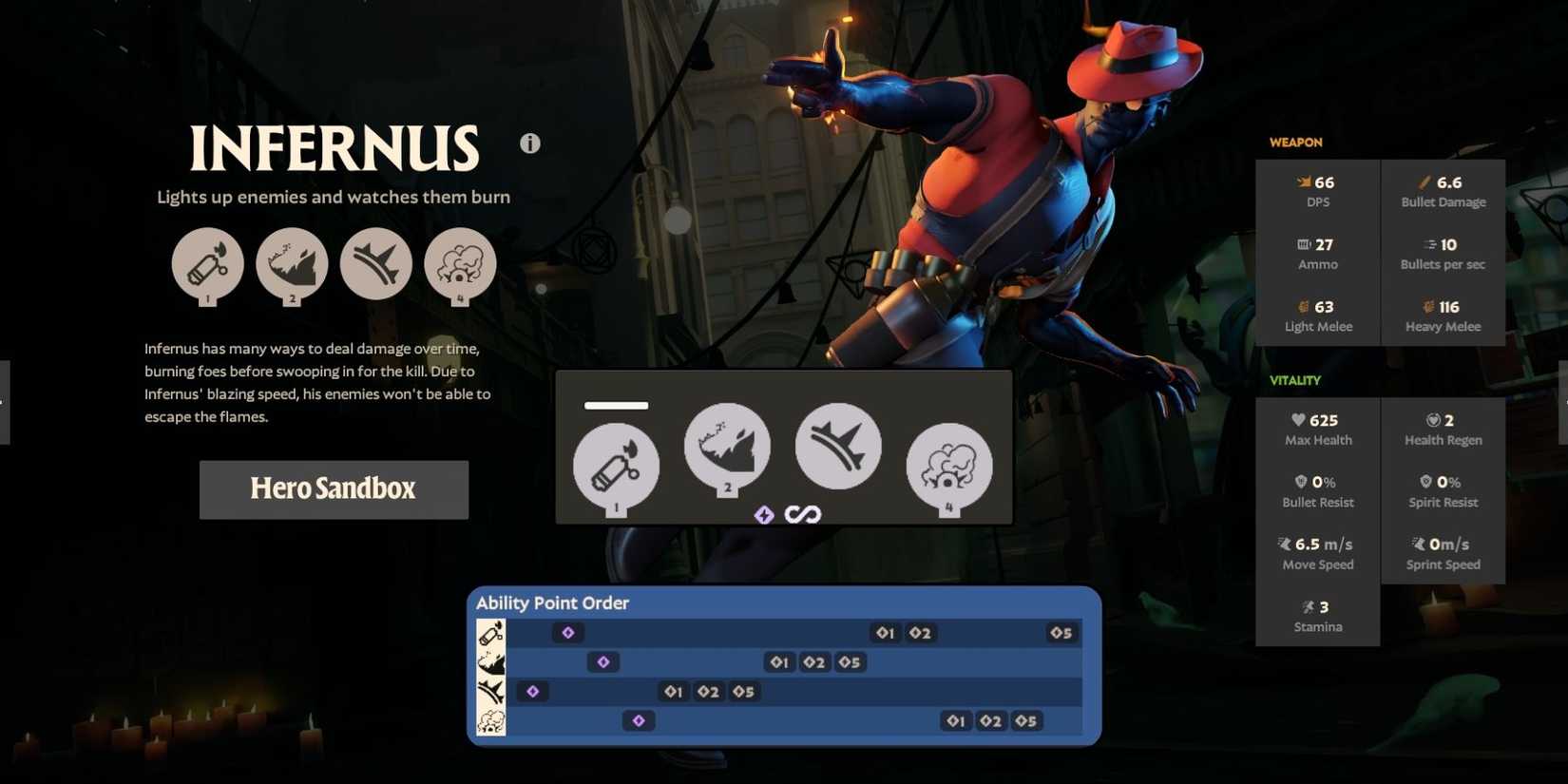Click the tier 1 marker on the Afterburn row
1568x784 pixels.
(674, 692)
